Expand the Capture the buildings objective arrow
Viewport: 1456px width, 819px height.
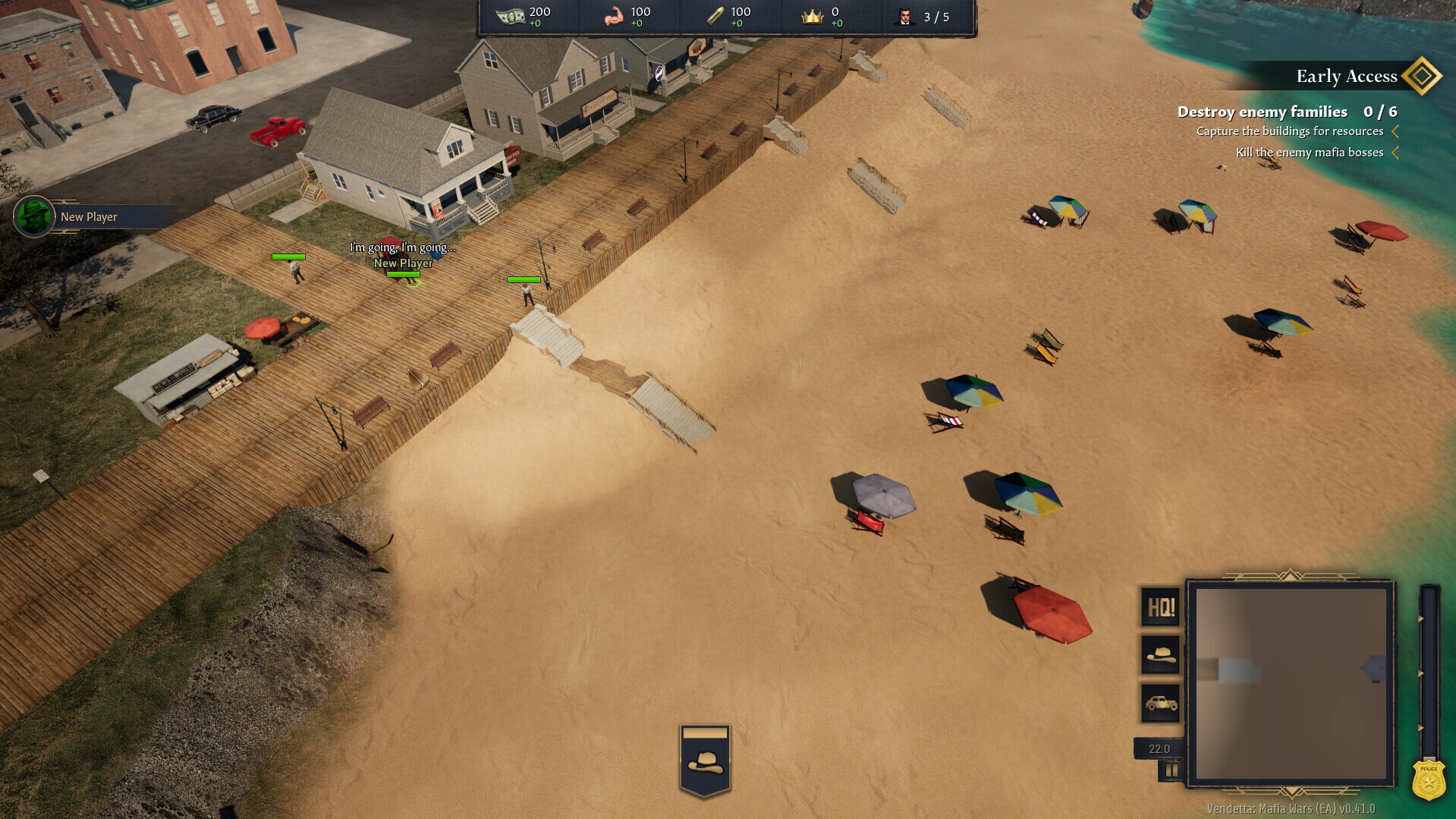point(1395,131)
